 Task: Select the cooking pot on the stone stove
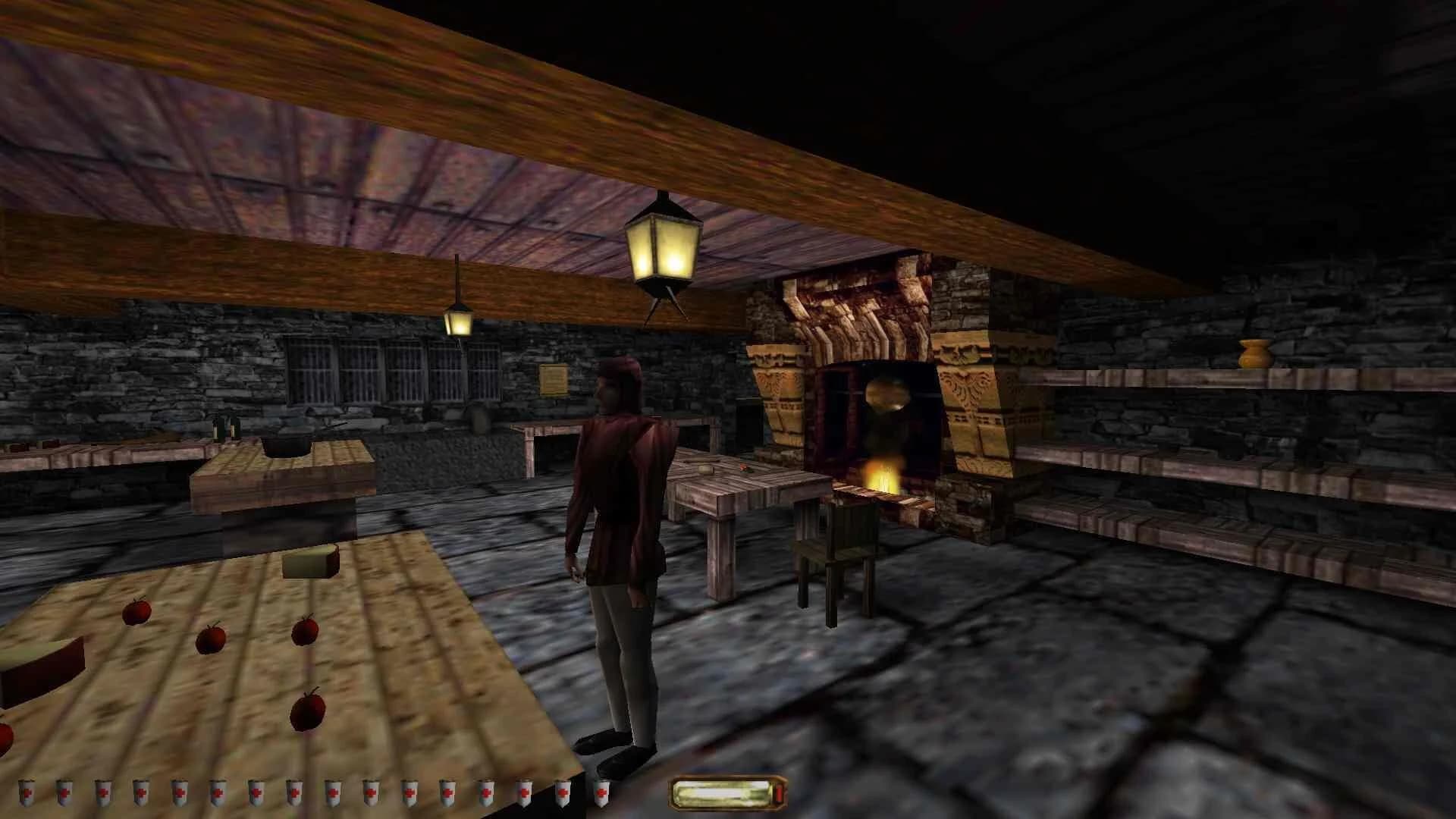(285, 444)
